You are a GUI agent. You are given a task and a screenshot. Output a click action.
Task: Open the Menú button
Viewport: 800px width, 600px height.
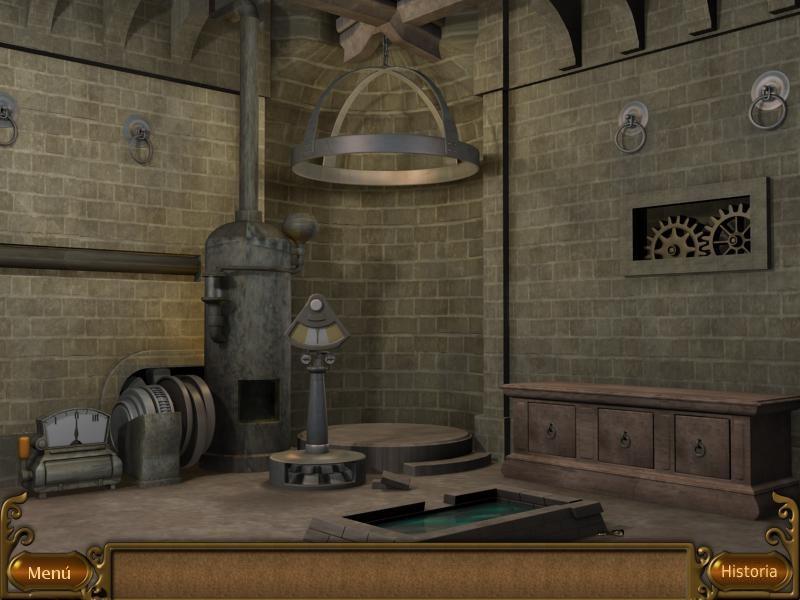click(x=48, y=573)
